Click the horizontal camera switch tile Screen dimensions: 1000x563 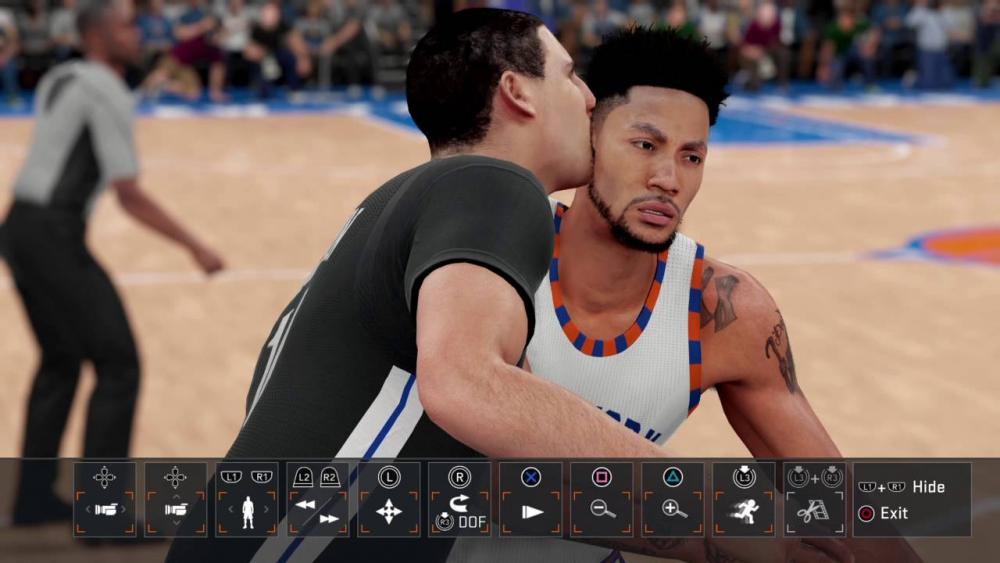point(105,499)
